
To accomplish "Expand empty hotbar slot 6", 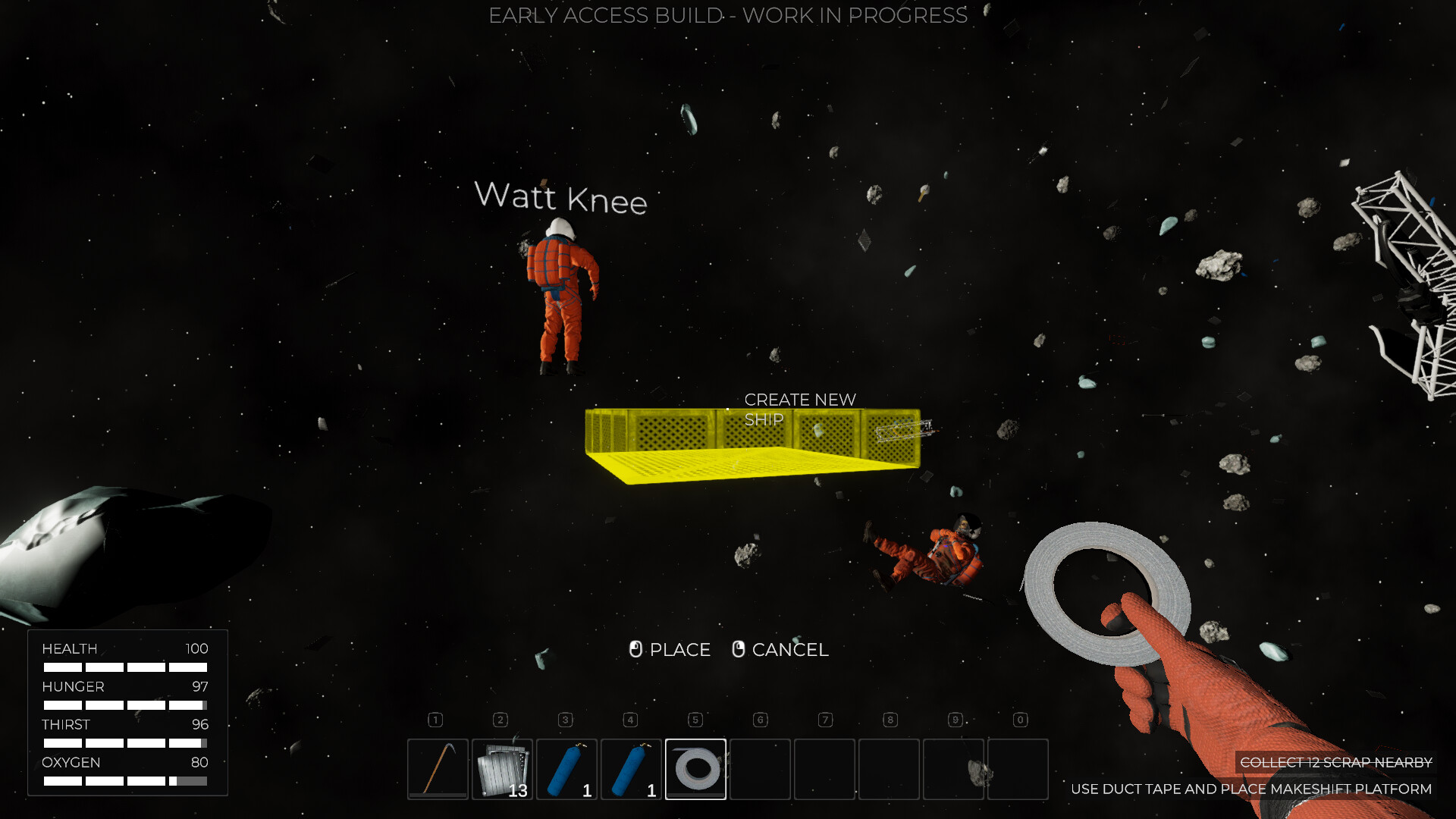I will tap(760, 769).
